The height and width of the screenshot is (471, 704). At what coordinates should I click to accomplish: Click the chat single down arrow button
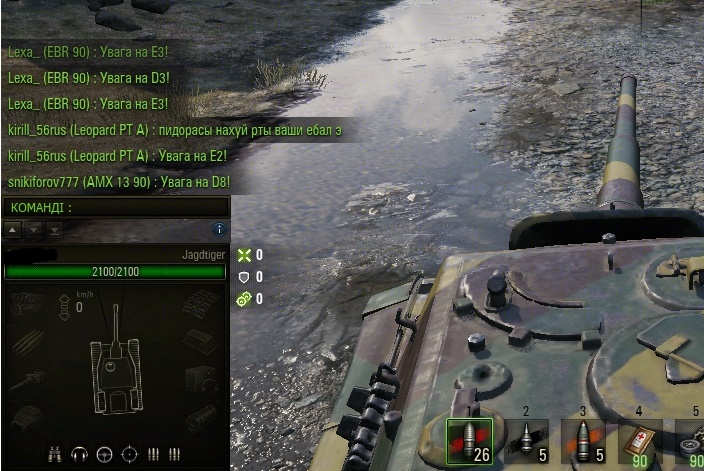click(x=34, y=229)
